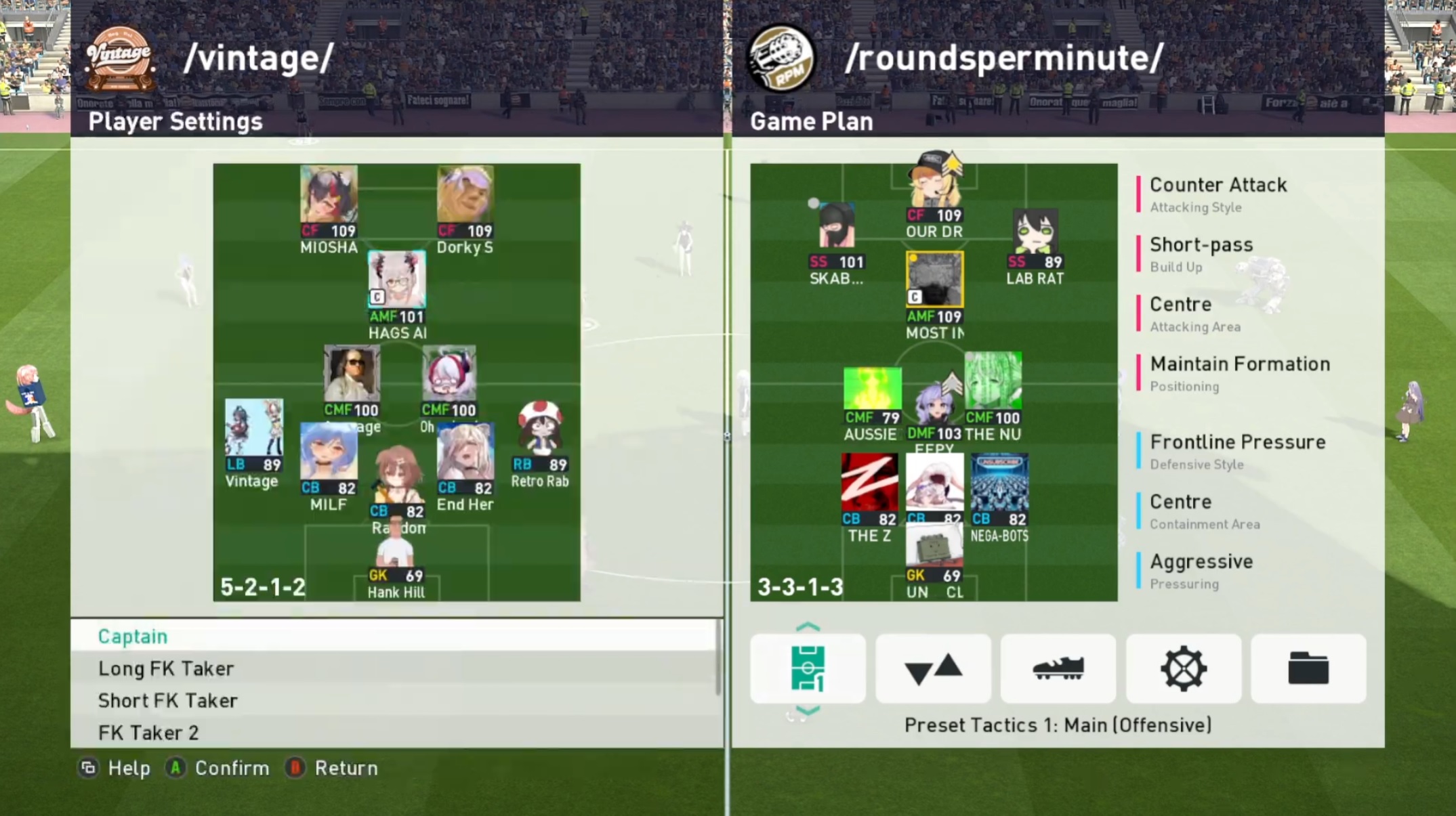Select goalkeeper Hank Hill card
Image resolution: width=1456 pixels, height=816 pixels.
click(x=396, y=561)
